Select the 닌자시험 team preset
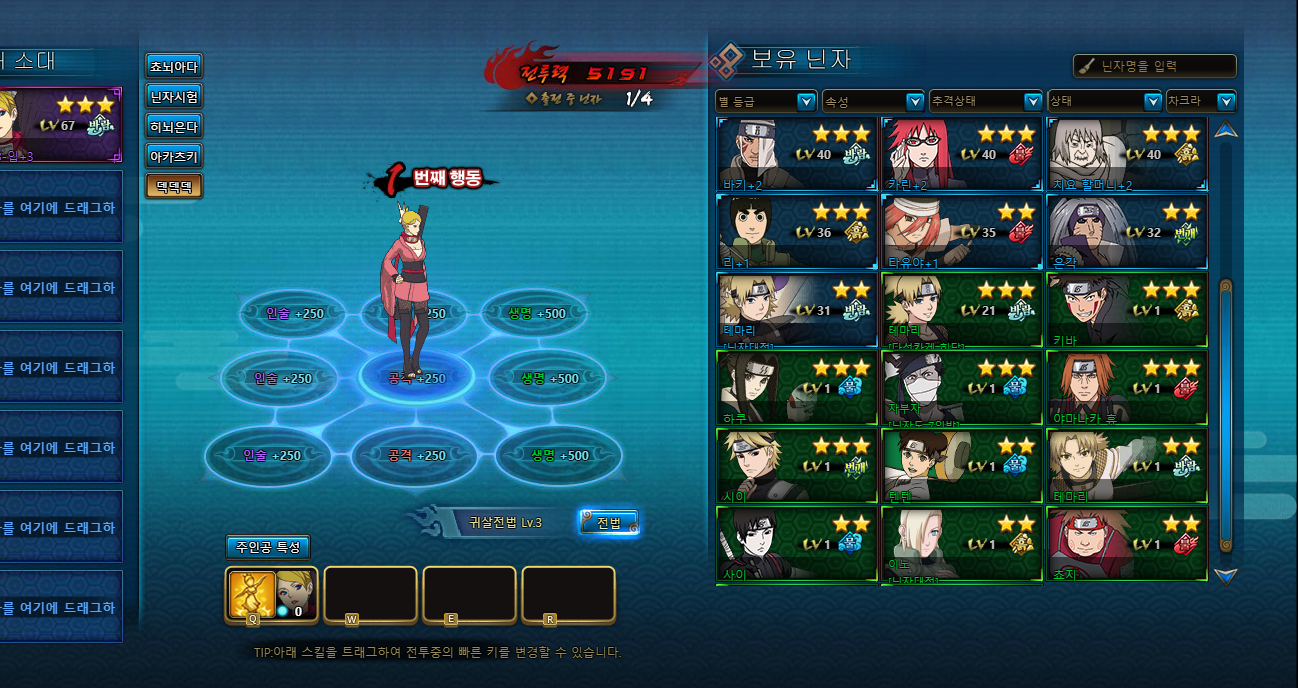This screenshot has height=688, width=1298. (x=174, y=97)
